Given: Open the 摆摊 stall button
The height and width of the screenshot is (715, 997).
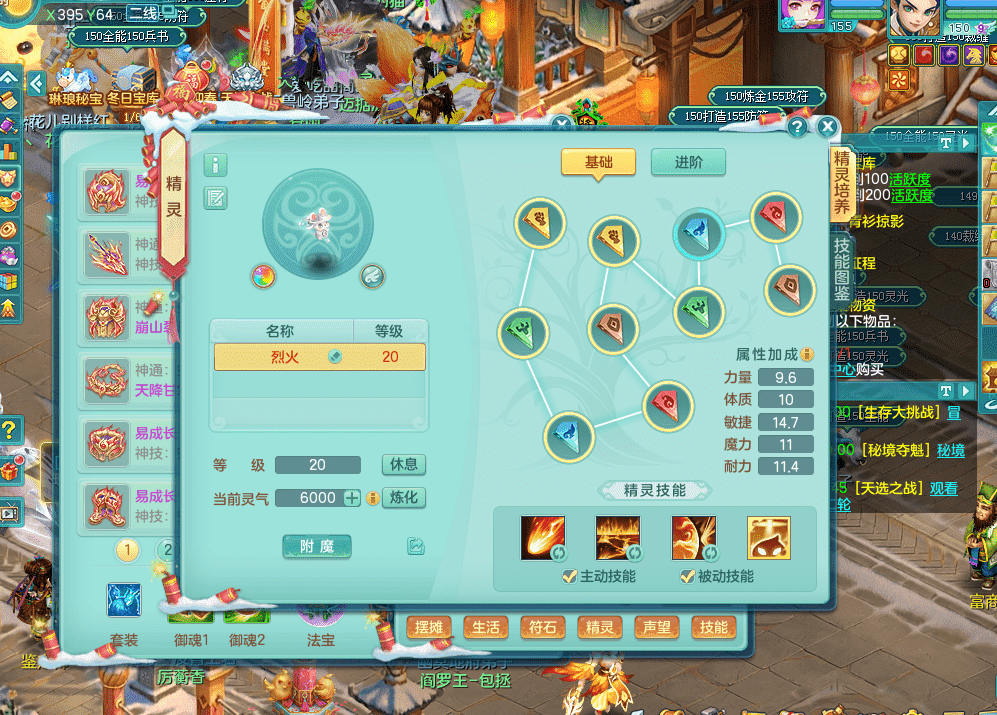Looking at the screenshot, I should tap(428, 628).
